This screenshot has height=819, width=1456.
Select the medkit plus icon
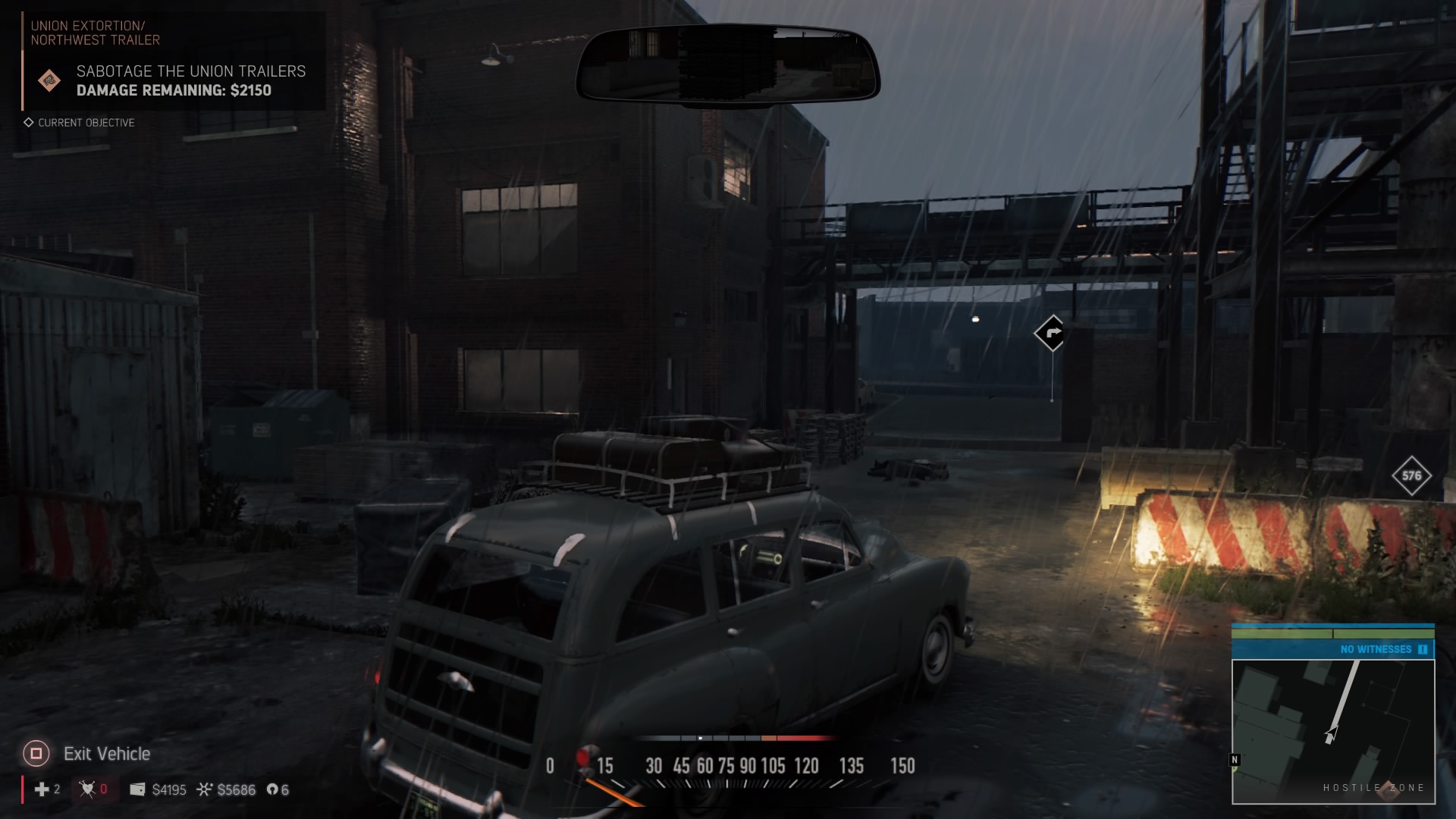(42, 789)
